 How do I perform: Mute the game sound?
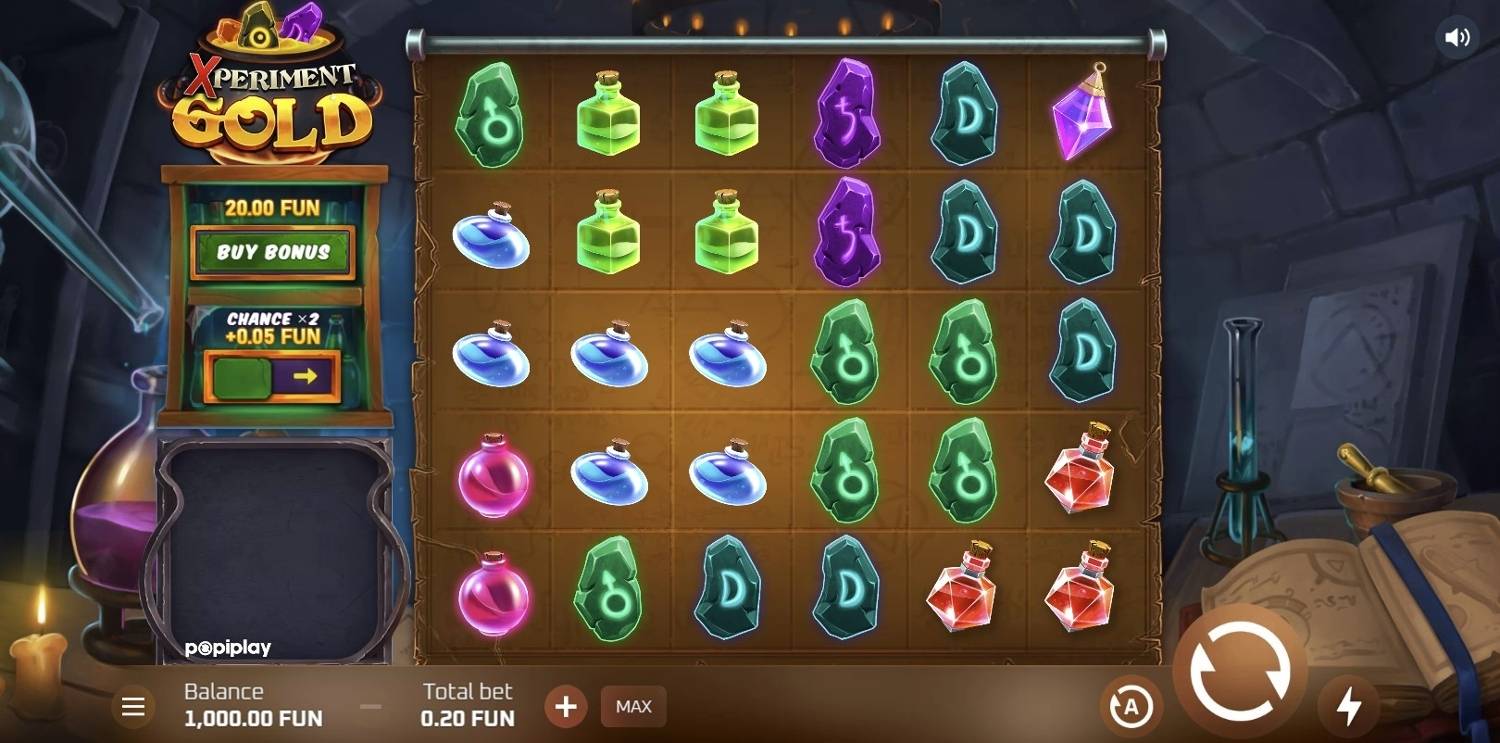coord(1457,38)
